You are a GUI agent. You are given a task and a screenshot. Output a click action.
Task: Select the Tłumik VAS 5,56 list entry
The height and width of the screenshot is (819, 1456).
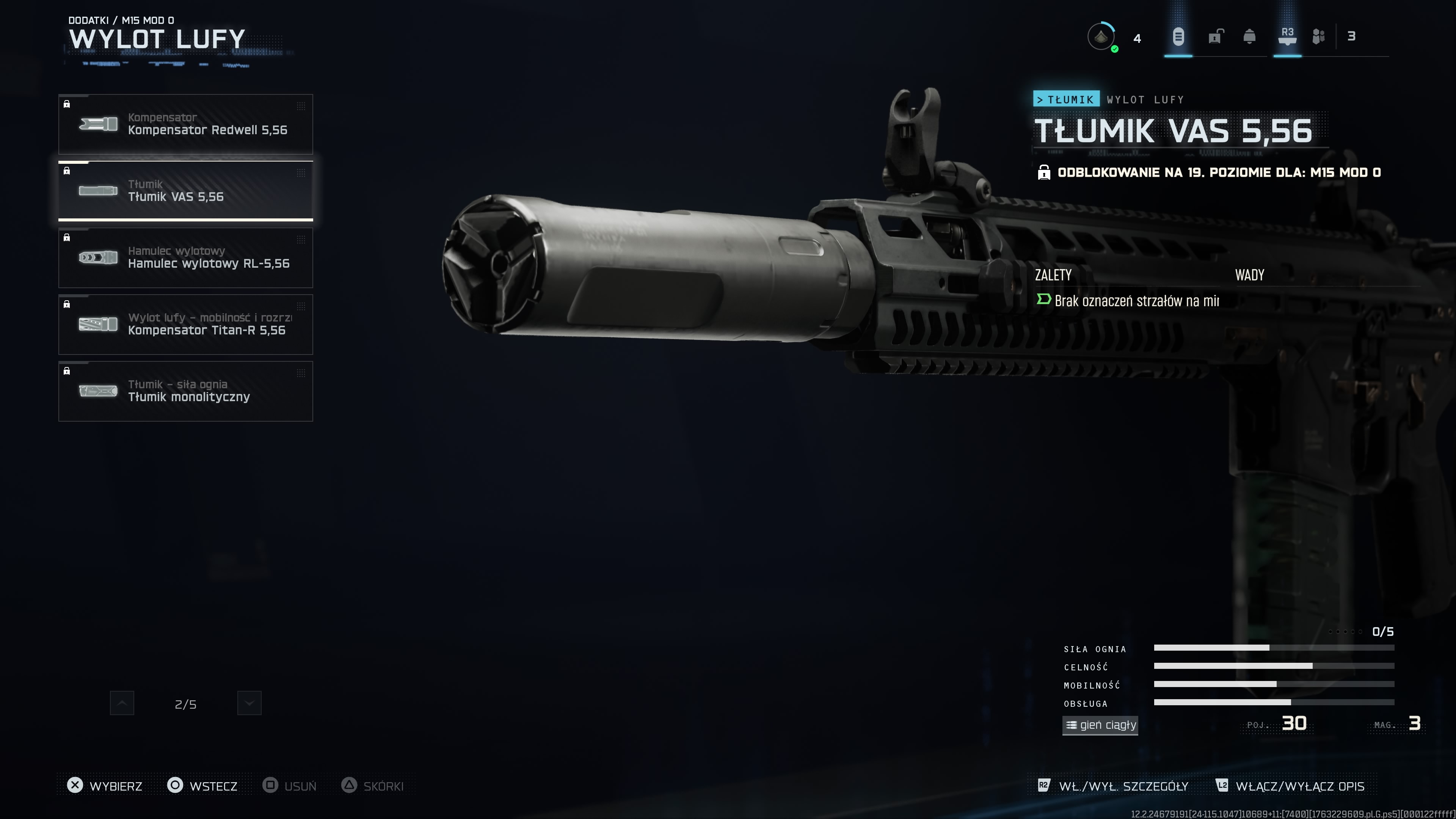(185, 191)
